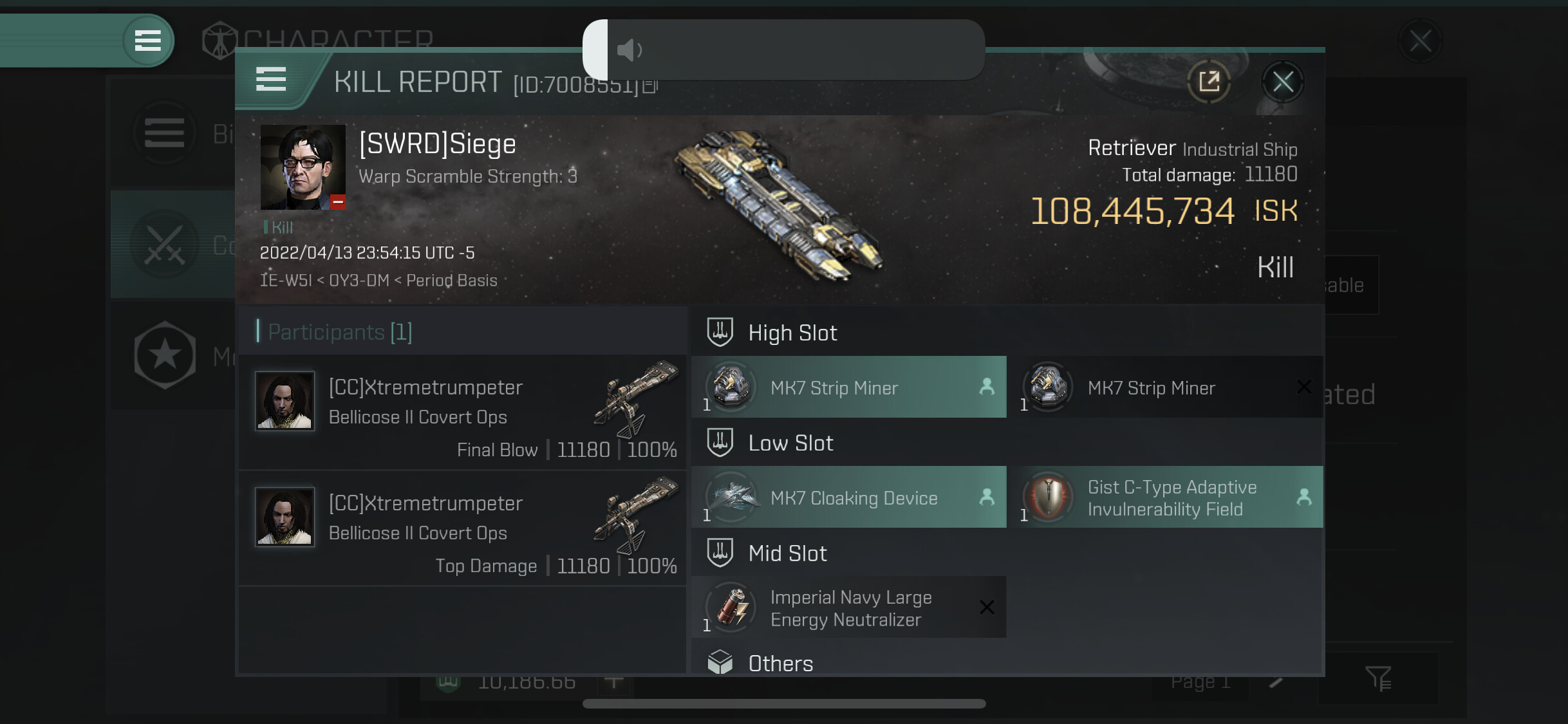1568x724 pixels.
Task: Open the filter icon at bottom right
Action: pos(1378,678)
